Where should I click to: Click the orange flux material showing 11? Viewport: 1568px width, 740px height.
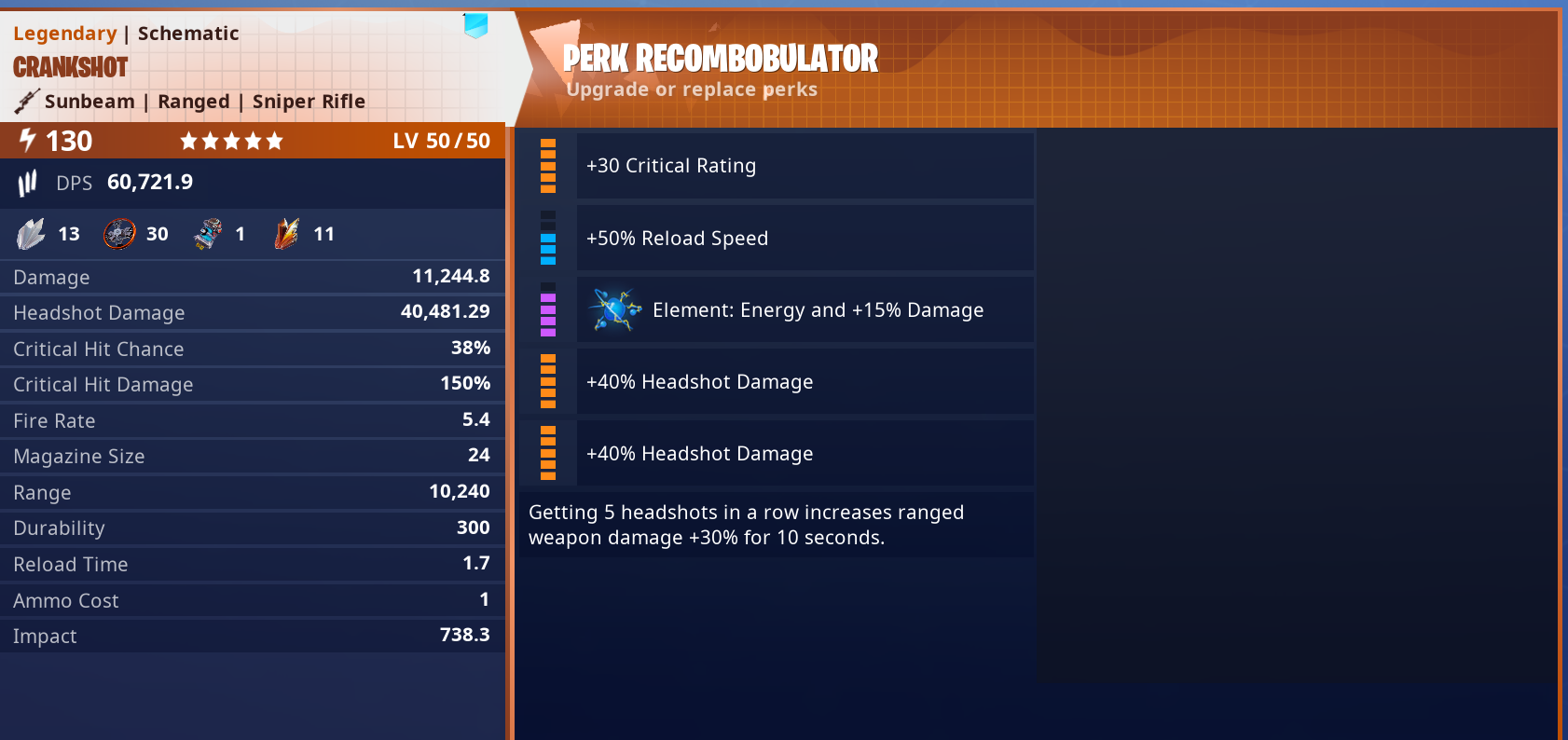tap(287, 233)
